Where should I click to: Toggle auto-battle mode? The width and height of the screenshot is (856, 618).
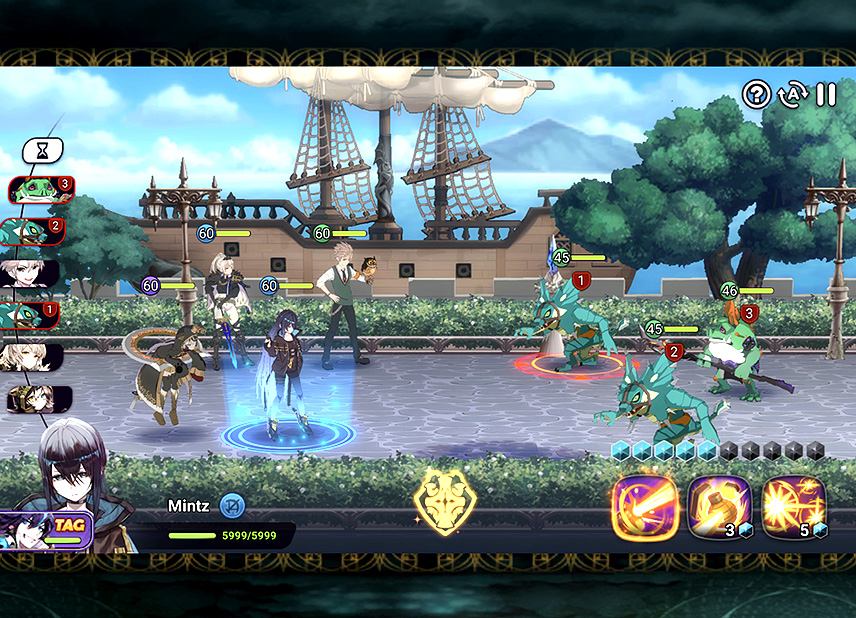[x=791, y=95]
